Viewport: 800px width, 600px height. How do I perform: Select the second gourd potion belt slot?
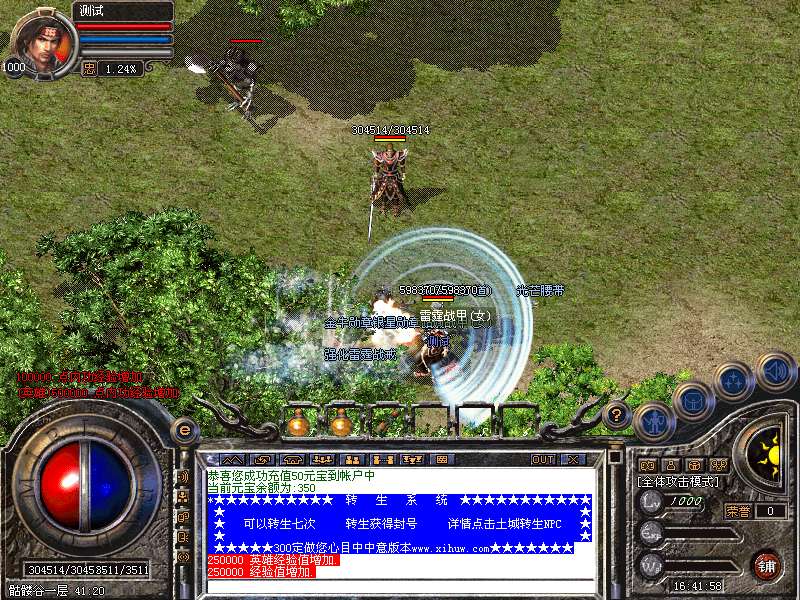341,424
